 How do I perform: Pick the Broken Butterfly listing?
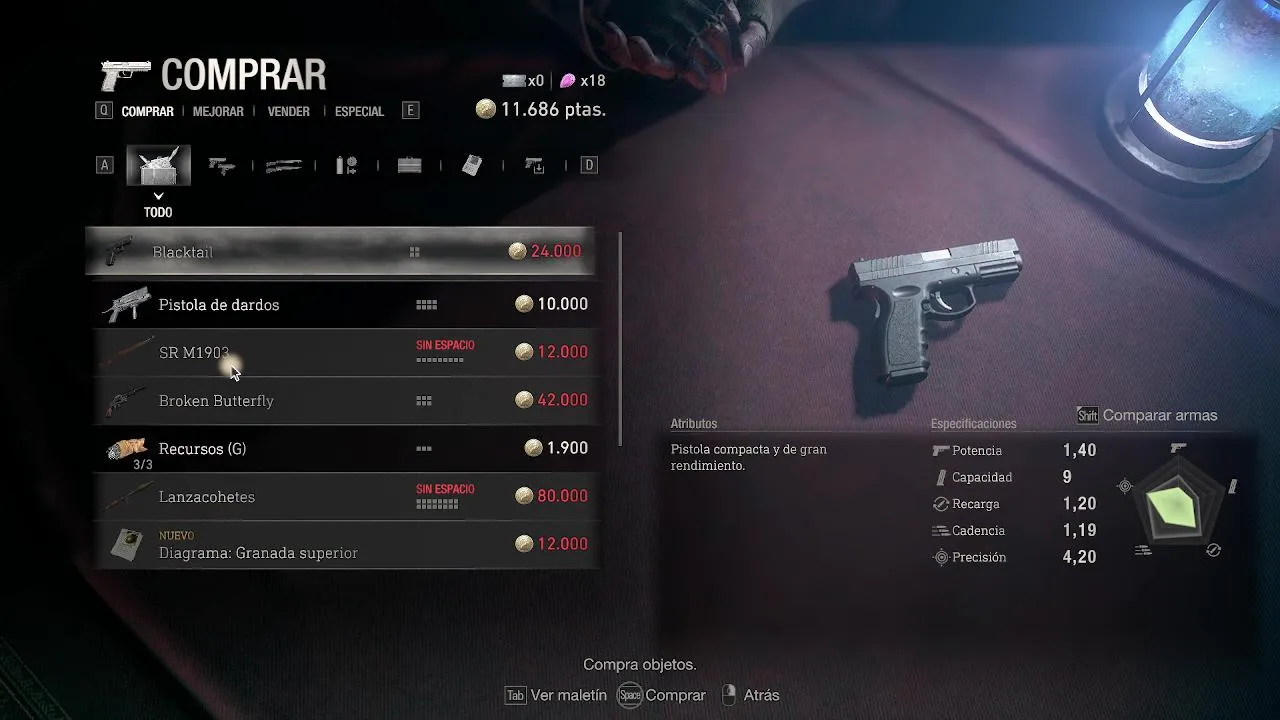[340, 400]
